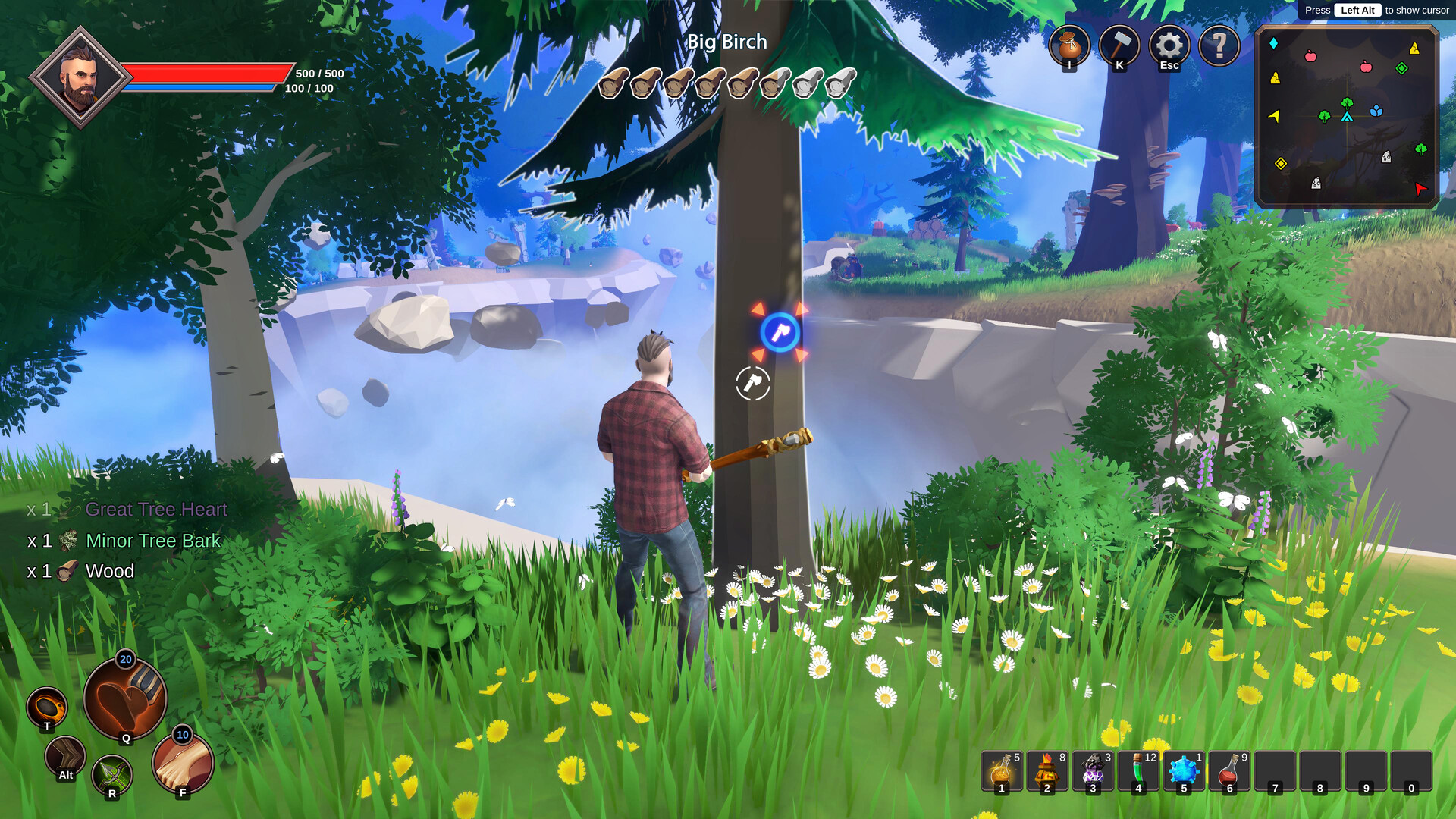Use the red potion flask in hotbar
1456x819 pixels.
point(1229,771)
